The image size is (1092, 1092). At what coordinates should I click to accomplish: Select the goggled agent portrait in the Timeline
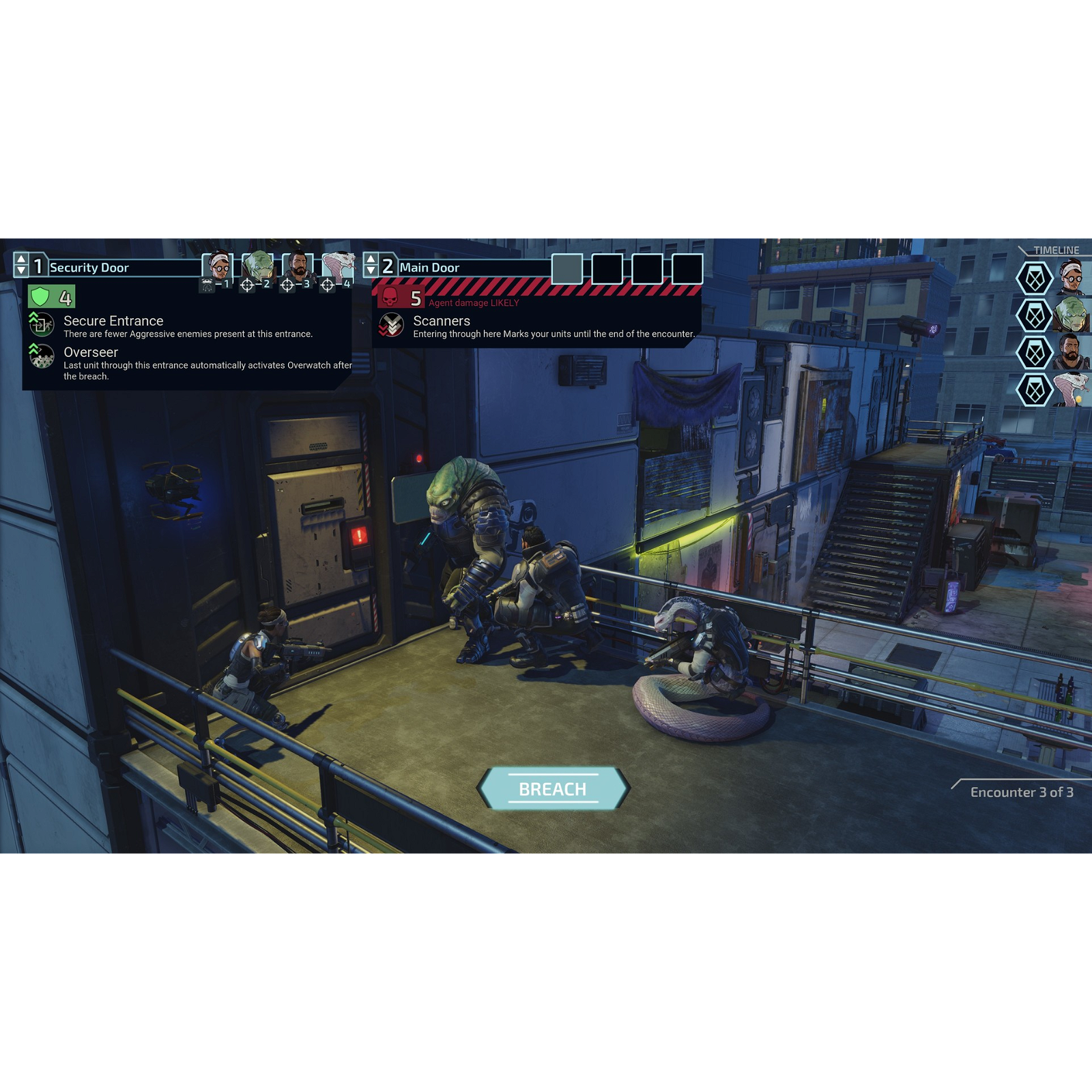(x=1072, y=278)
